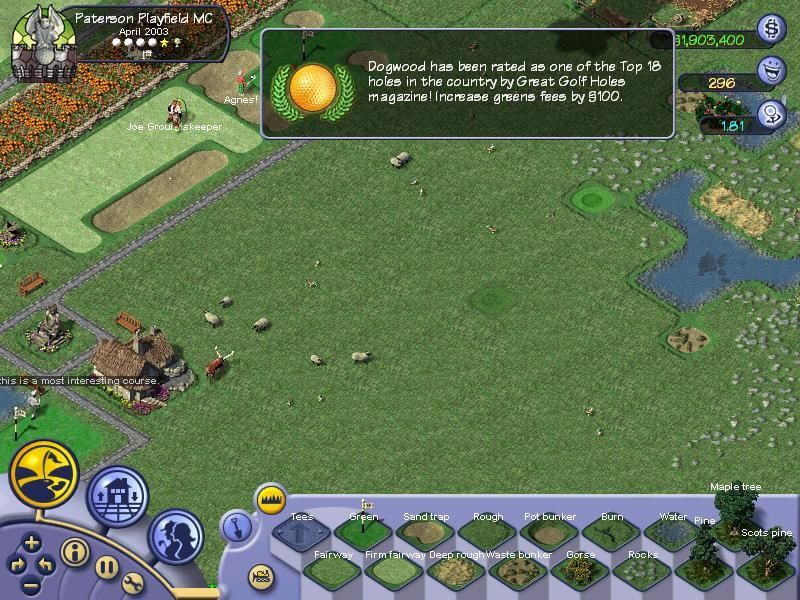800x600 pixels.
Task: Open the golf course terrain build mode
Action: point(44,472)
